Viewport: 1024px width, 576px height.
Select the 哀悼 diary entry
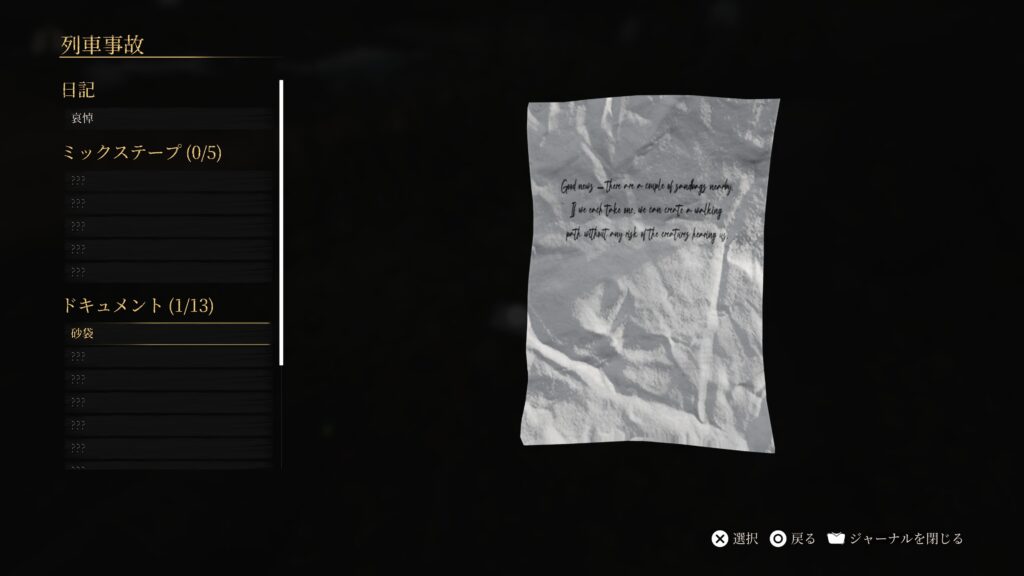pos(165,118)
